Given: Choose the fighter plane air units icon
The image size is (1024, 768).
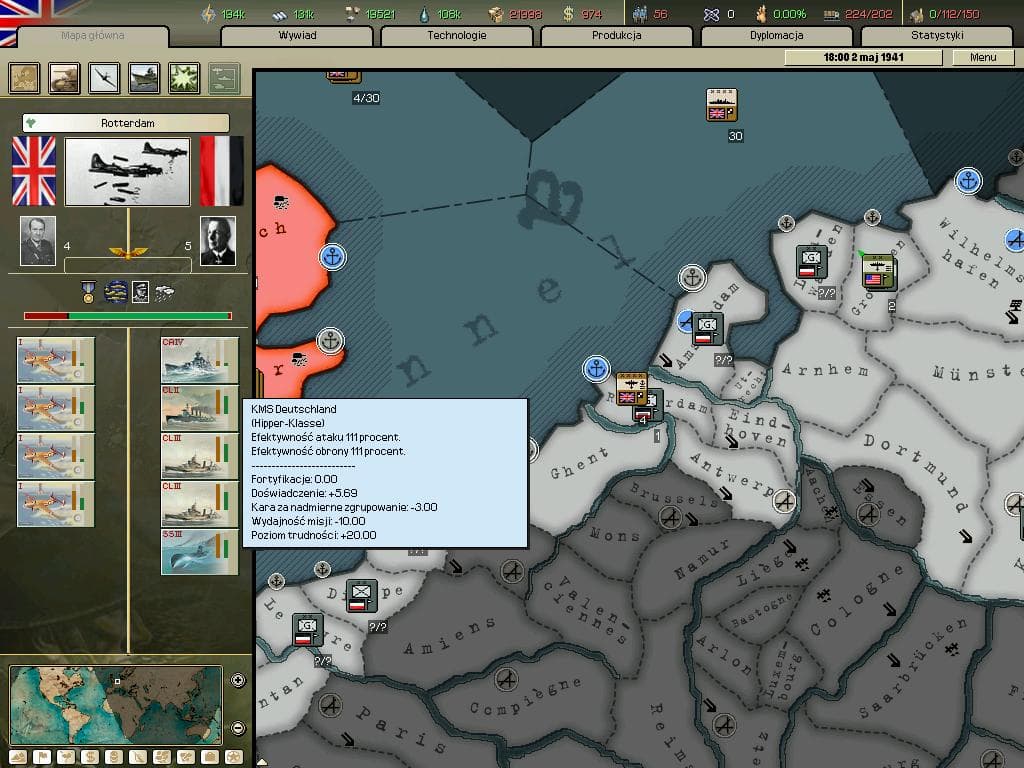Looking at the screenshot, I should click(104, 78).
